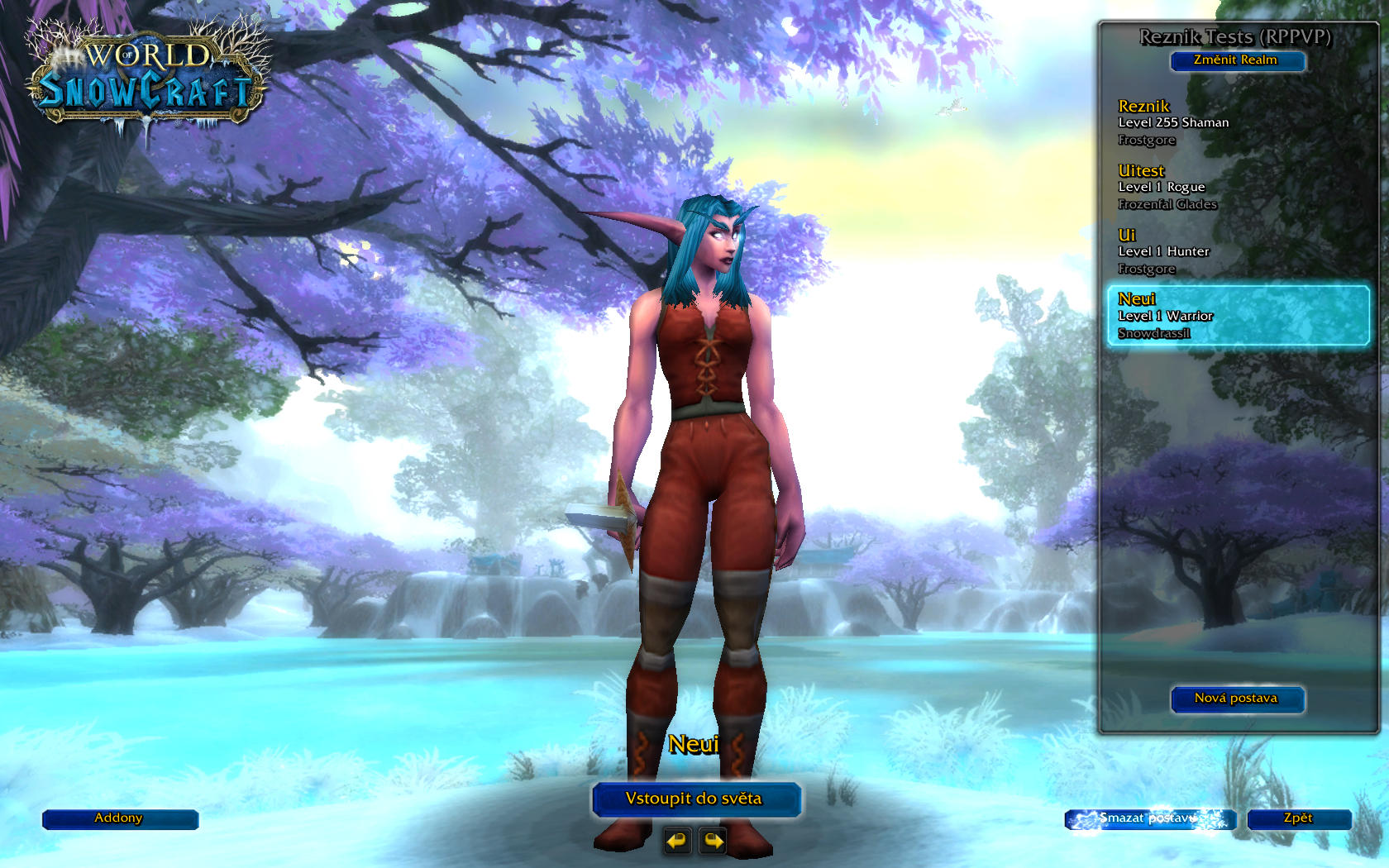Open the Addony menu

click(x=119, y=818)
